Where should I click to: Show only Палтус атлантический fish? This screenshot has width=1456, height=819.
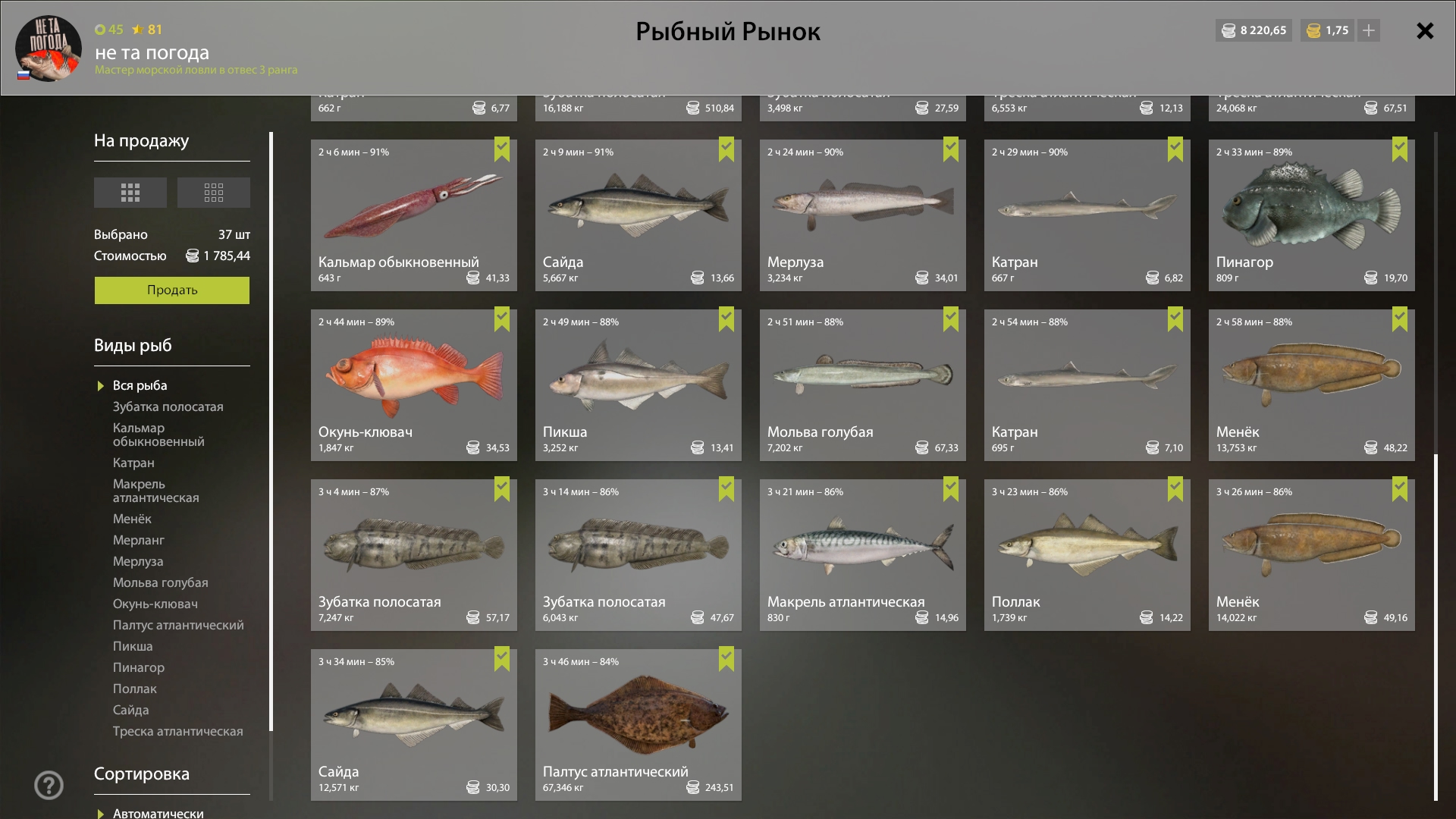[178, 626]
